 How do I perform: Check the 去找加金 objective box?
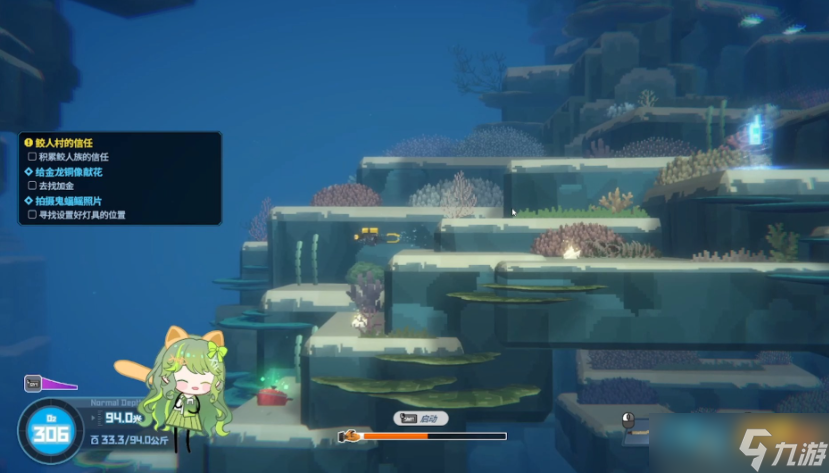(33, 186)
